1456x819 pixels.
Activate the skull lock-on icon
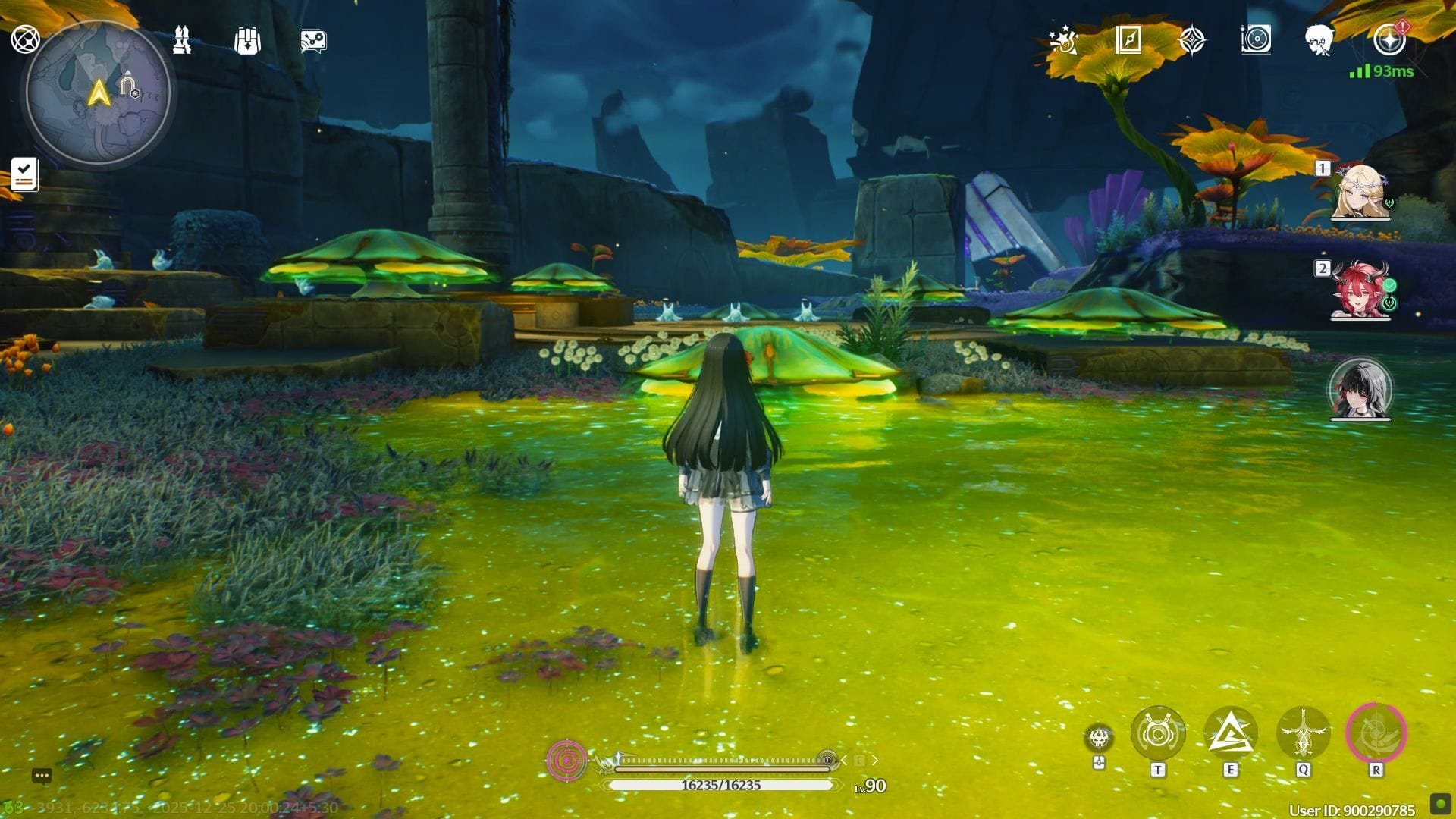coord(1099,737)
